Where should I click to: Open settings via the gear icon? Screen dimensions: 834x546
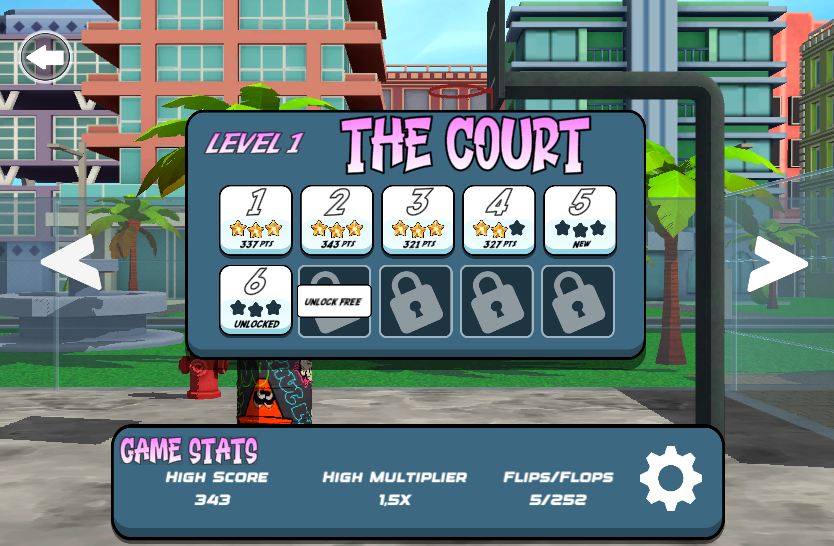[x=671, y=479]
